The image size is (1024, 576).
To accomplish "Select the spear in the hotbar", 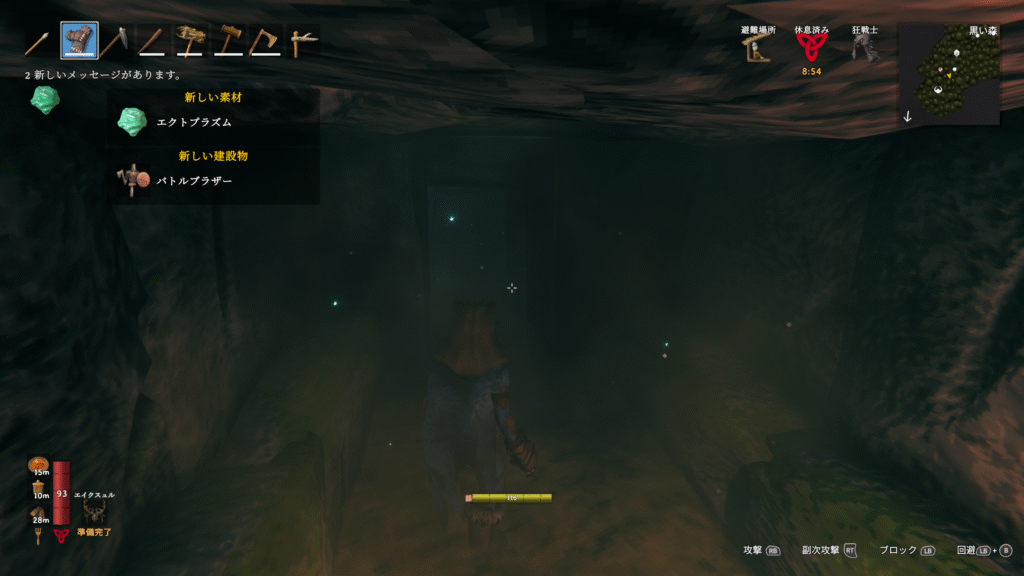I will [38, 41].
